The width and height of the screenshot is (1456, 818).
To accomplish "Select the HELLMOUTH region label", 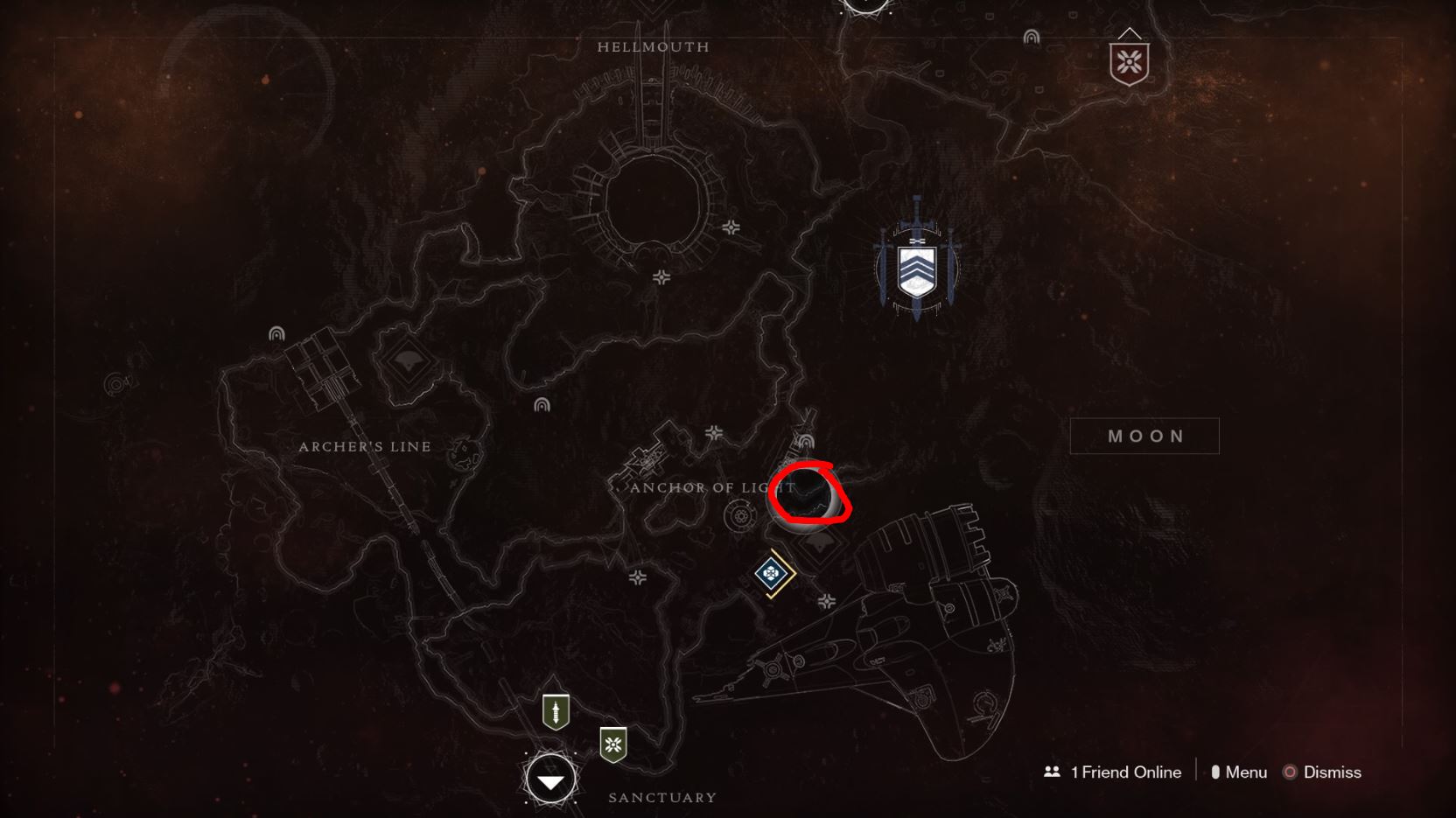I will pyautogui.click(x=652, y=47).
